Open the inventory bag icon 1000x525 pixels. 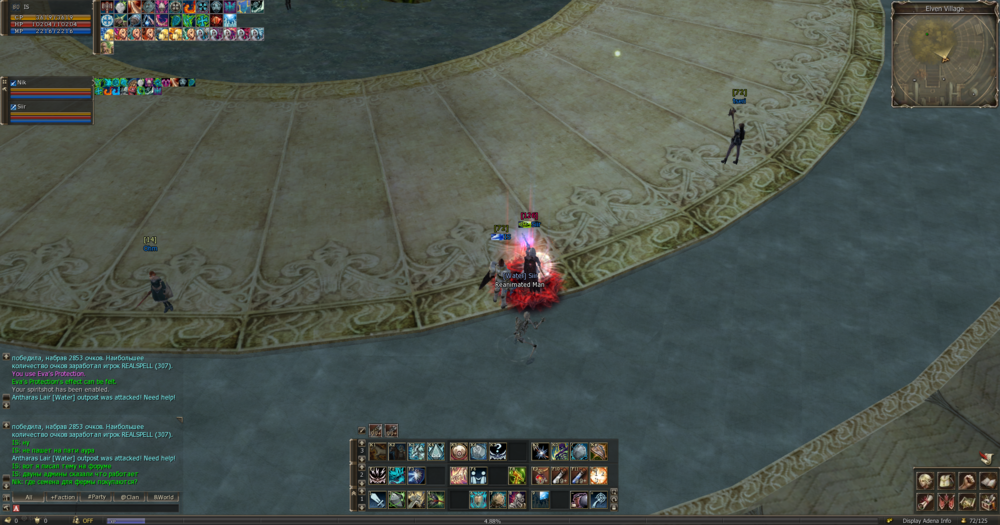pos(946,481)
